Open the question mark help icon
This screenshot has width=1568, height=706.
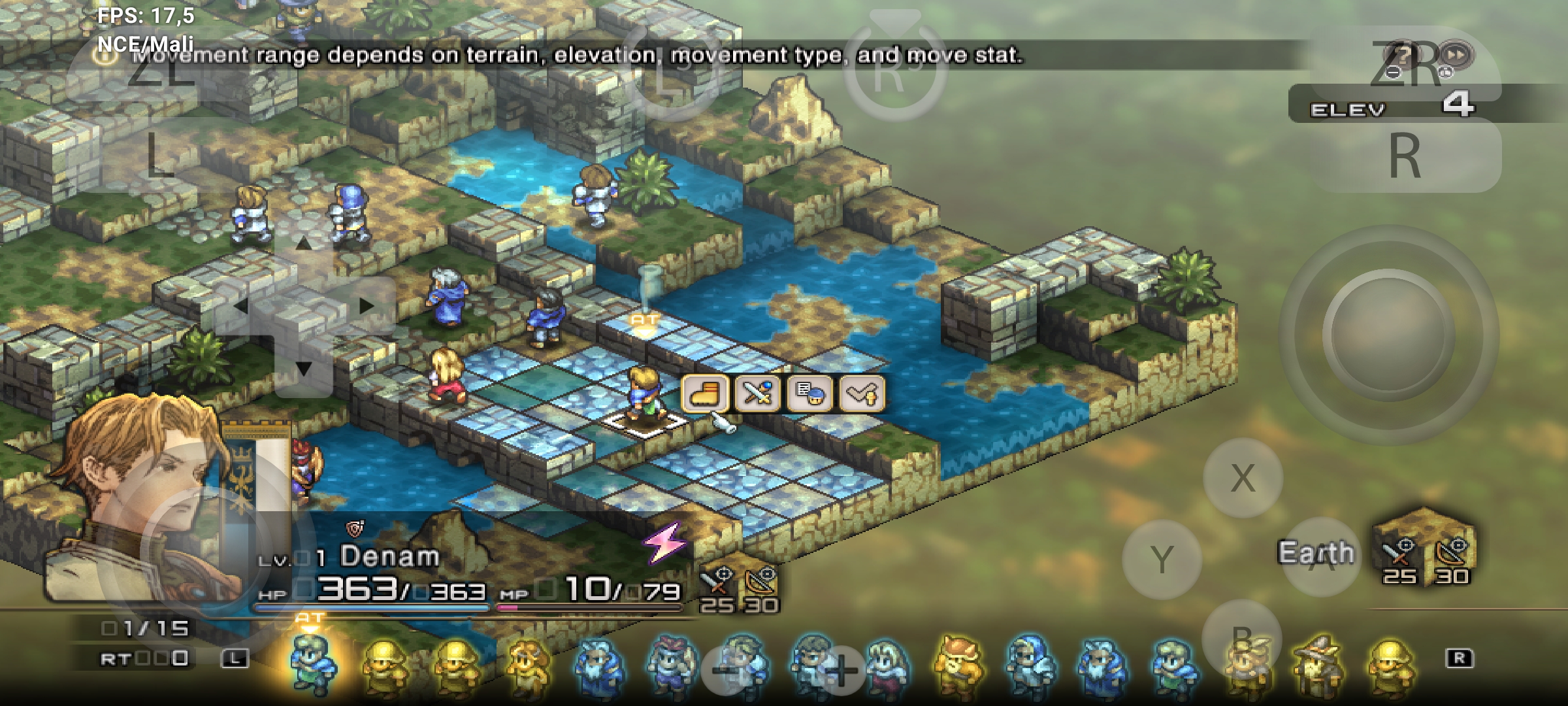[1403, 54]
